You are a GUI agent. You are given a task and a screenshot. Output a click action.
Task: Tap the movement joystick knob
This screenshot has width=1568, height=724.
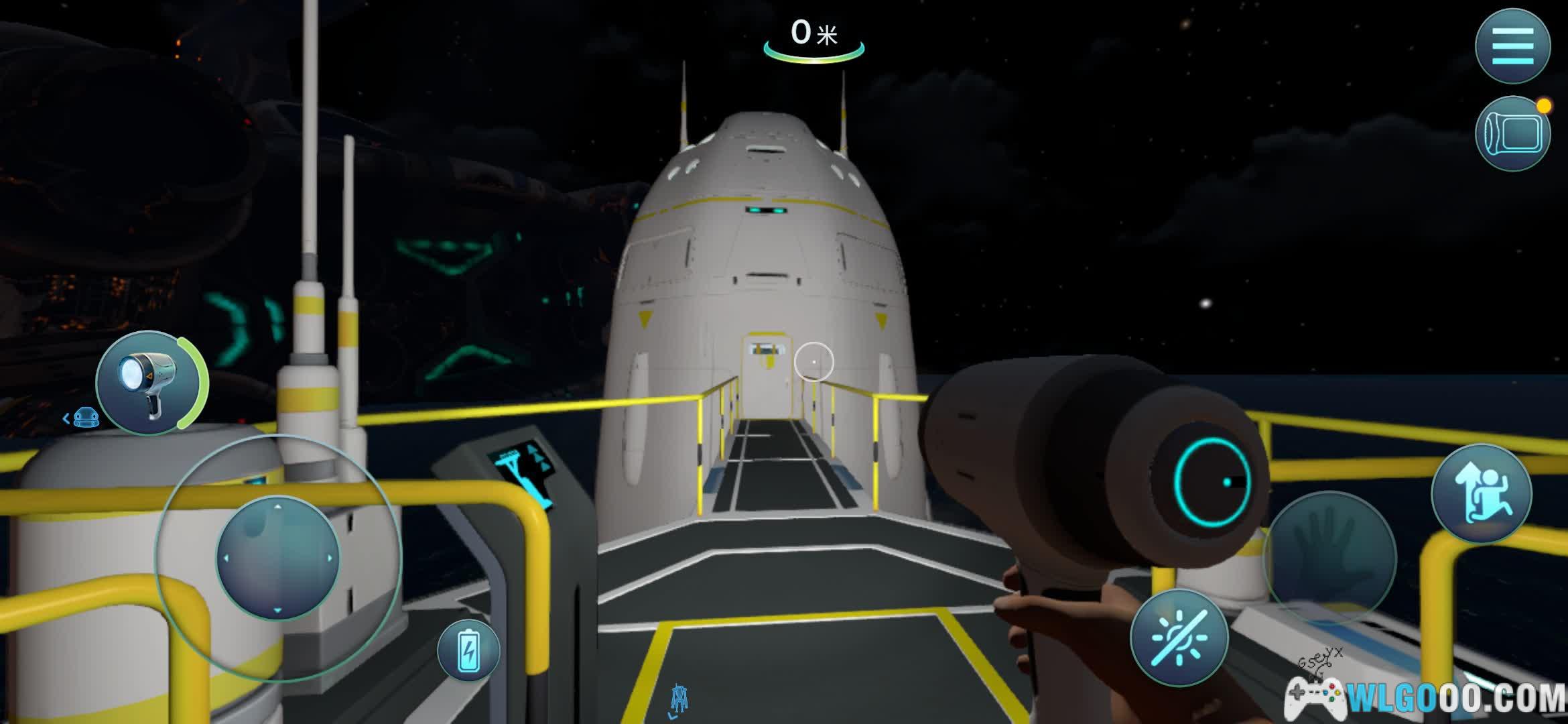tap(277, 558)
